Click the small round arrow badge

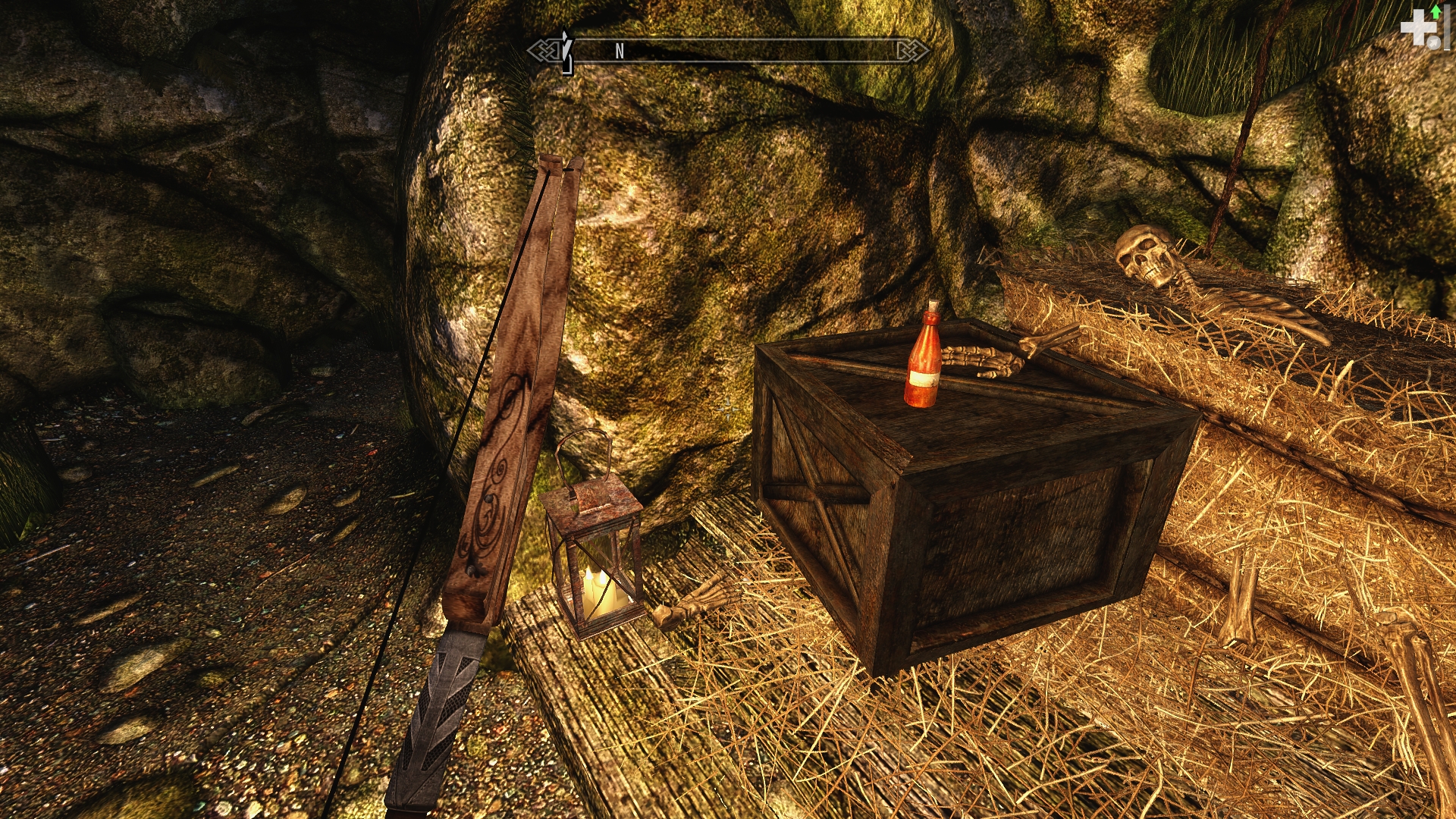click(x=1432, y=44)
